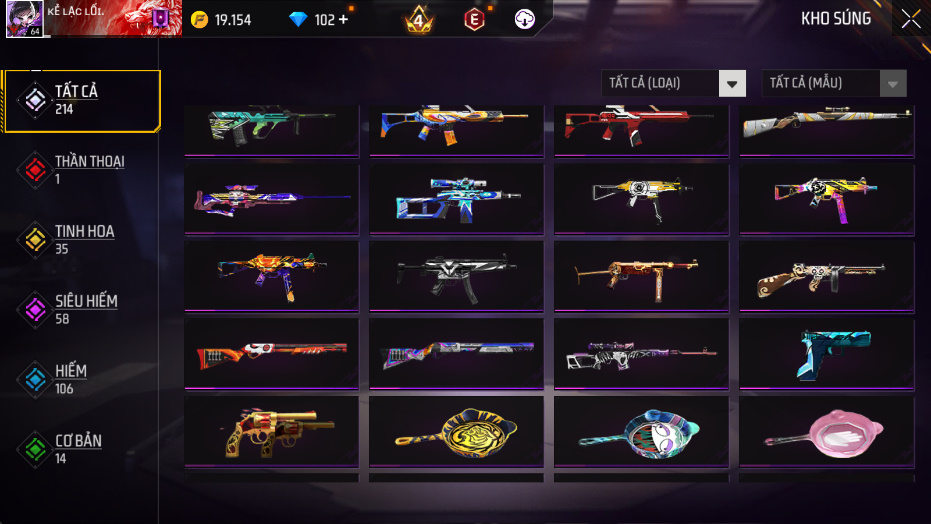Select the black and white MP5 skin
This screenshot has width=931, height=524.
[x=456, y=276]
